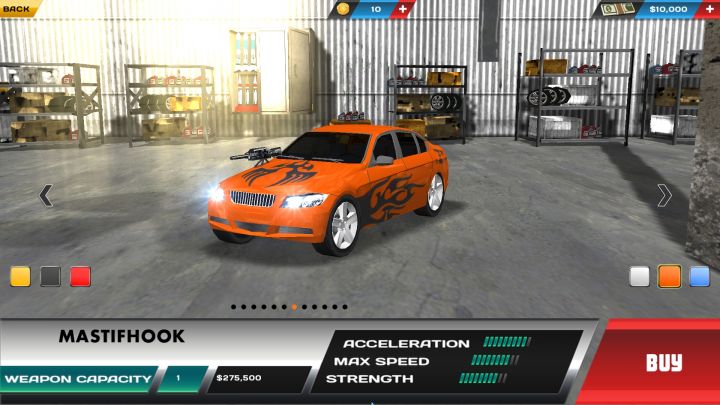
Task: Pick the blue decal color swatch
Action: 699,277
